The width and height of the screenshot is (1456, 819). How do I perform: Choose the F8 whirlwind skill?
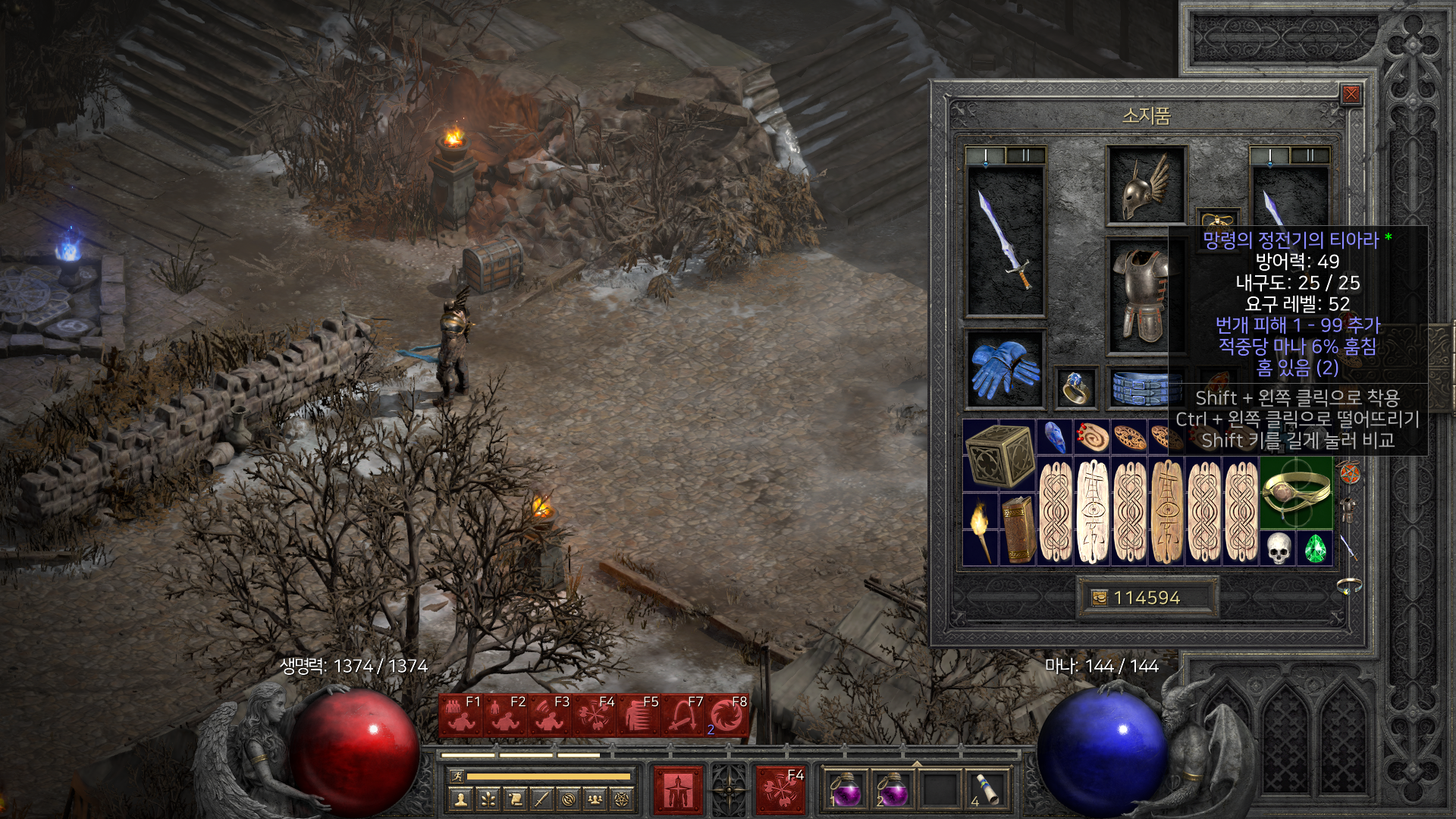pos(726,715)
